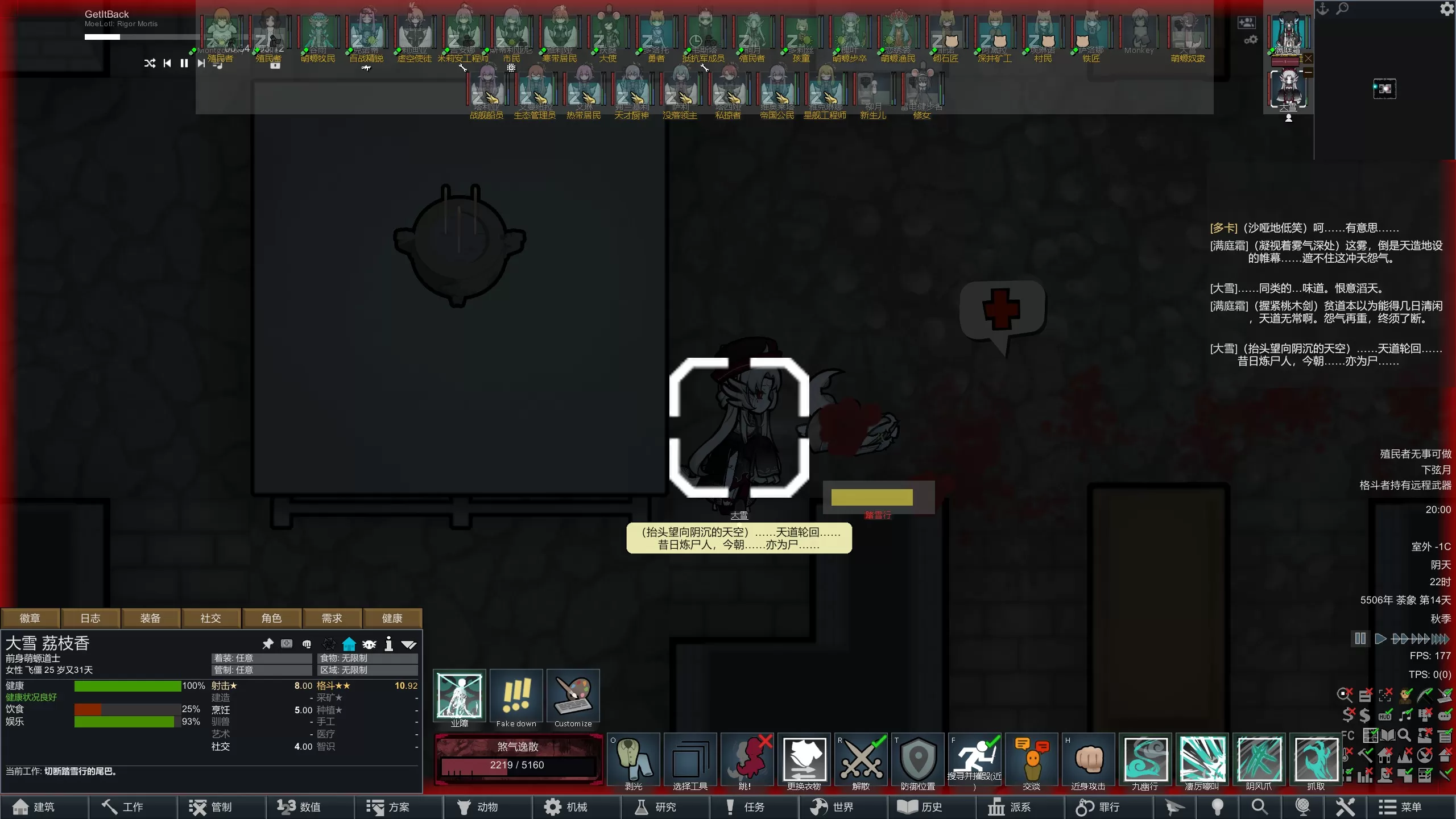Click the 防御位置 defend position command
This screenshot has width=1456, height=819.
(917, 760)
